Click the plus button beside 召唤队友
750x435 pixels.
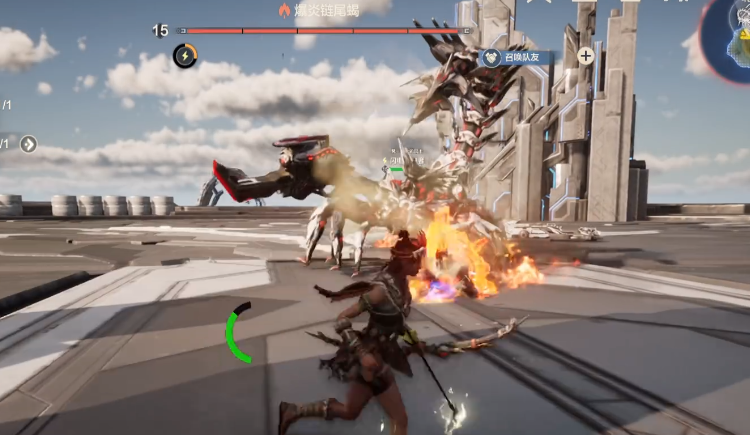click(x=586, y=56)
